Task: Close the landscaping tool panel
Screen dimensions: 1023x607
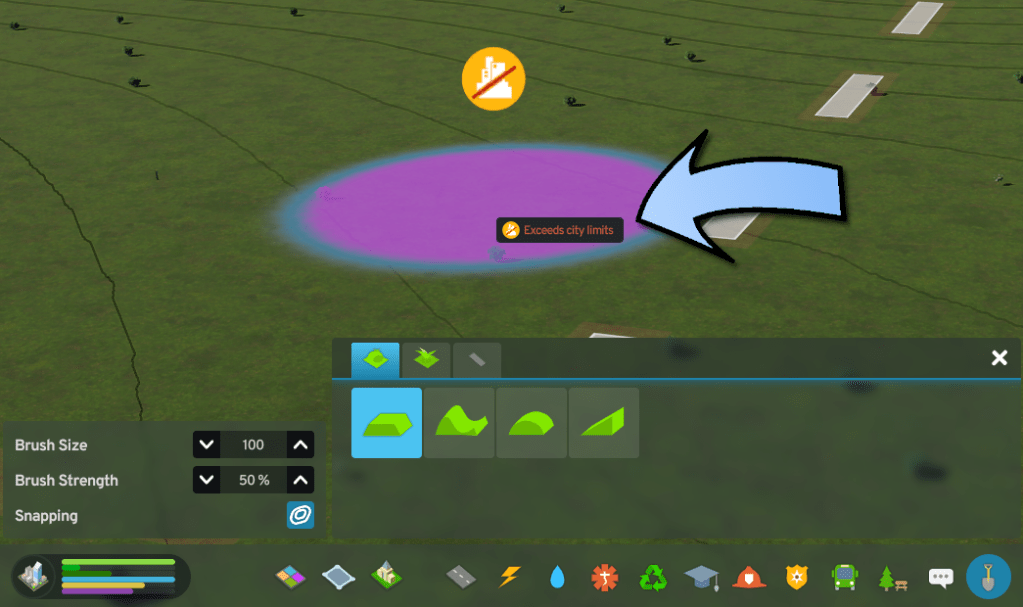Action: click(x=998, y=358)
